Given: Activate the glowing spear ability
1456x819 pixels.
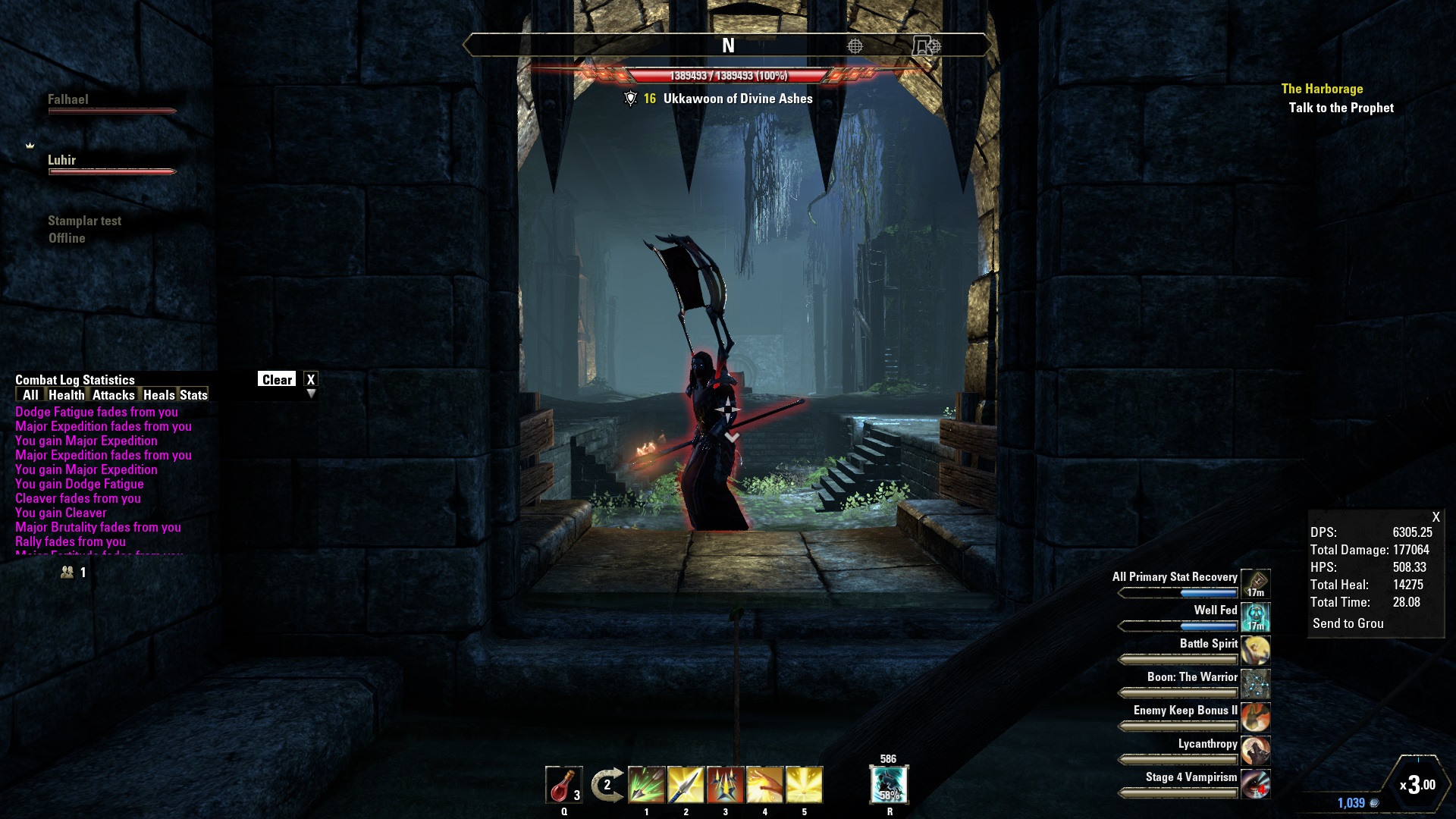Looking at the screenshot, I should 686,785.
